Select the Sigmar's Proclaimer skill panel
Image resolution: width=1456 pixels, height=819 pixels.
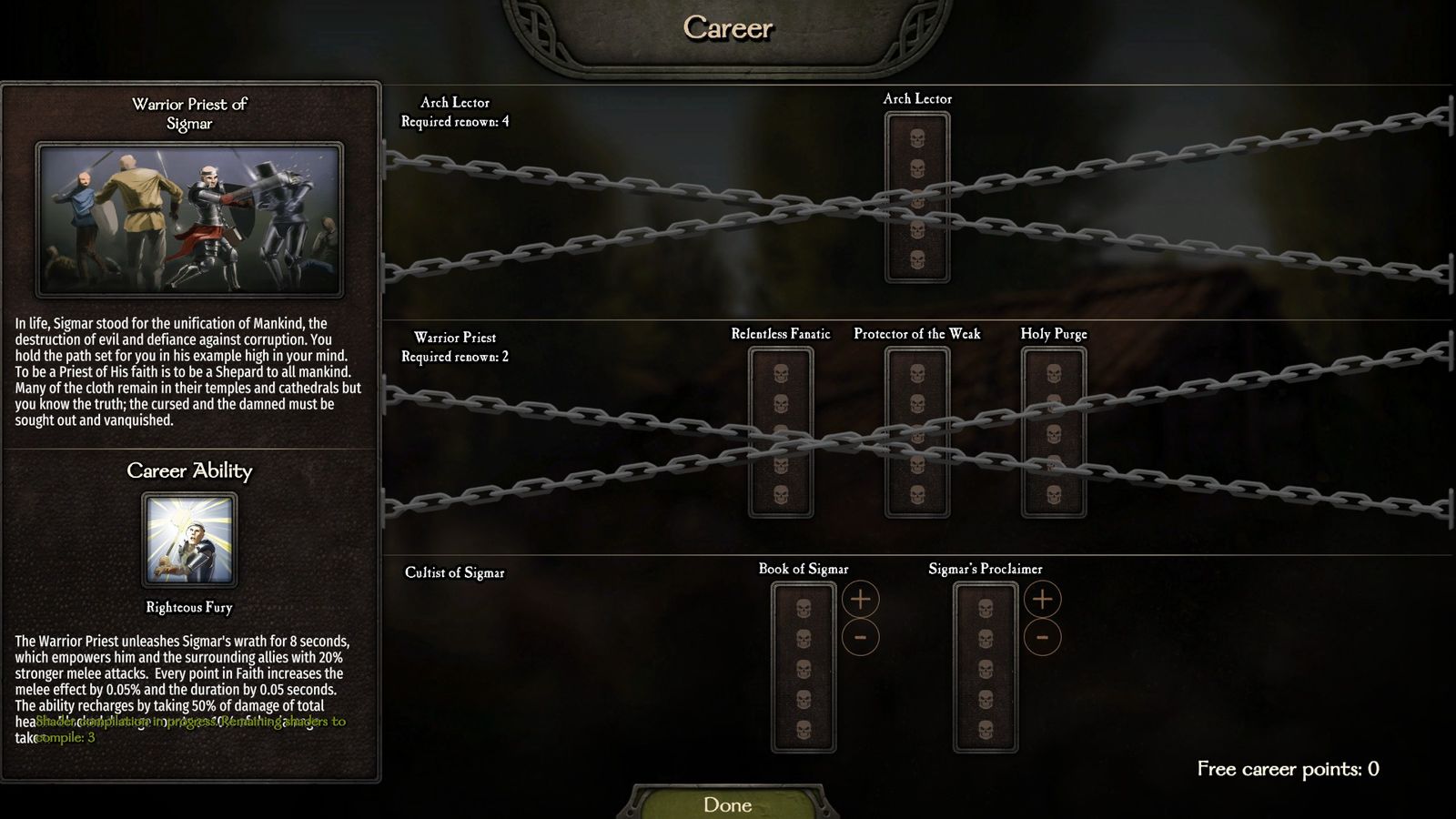986,668
